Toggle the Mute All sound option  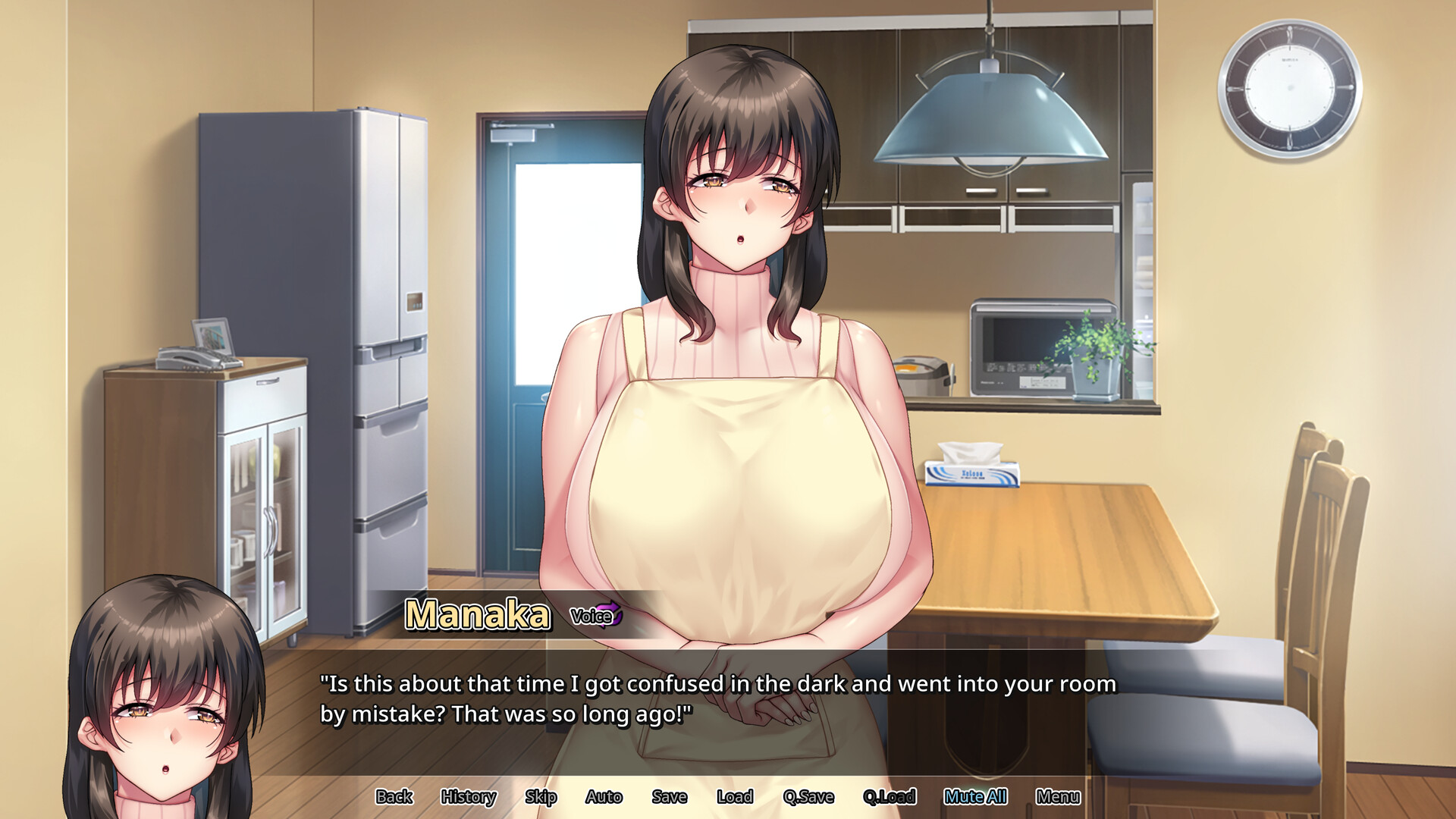tap(975, 796)
